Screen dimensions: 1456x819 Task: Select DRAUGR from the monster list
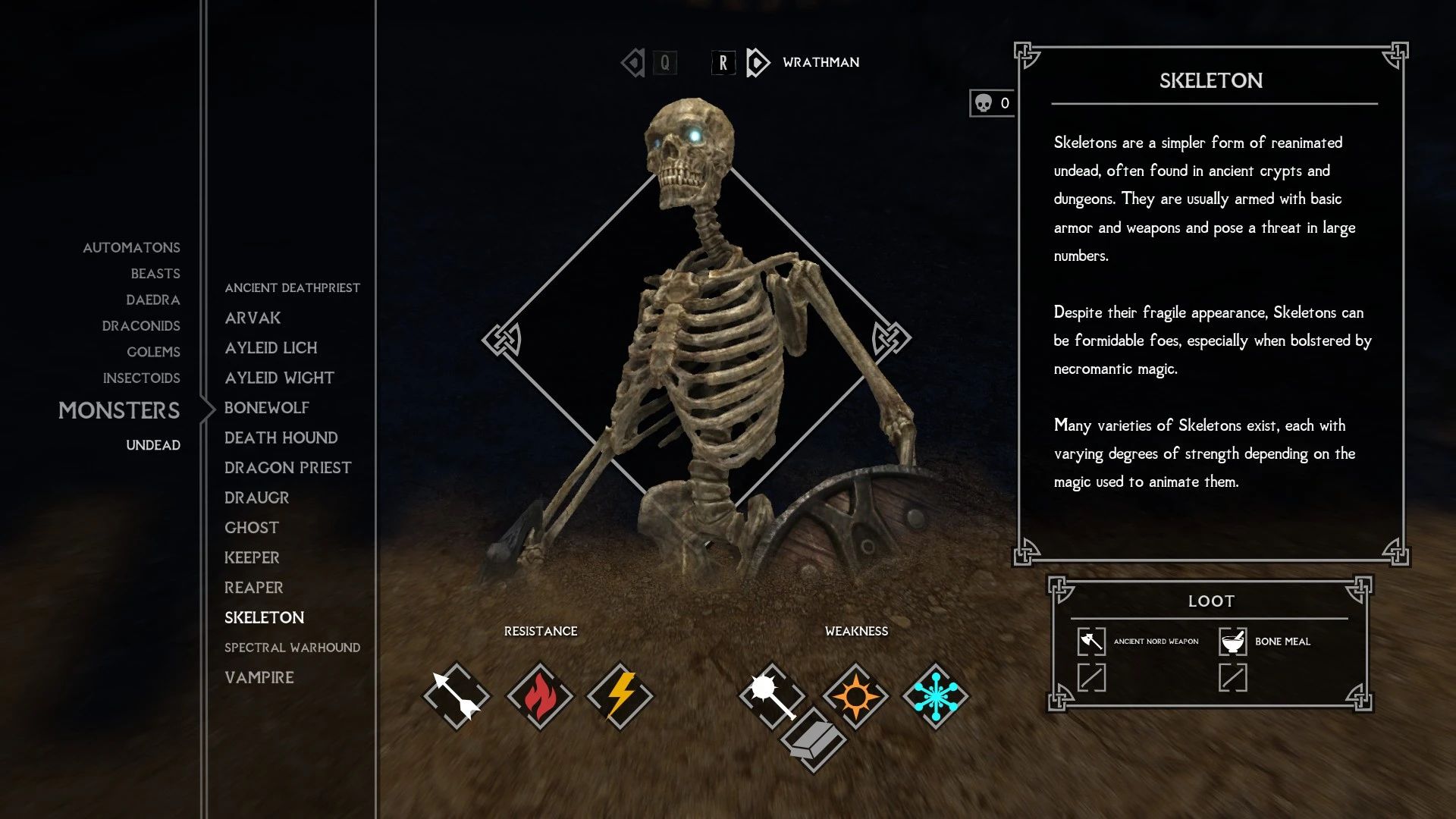click(256, 497)
